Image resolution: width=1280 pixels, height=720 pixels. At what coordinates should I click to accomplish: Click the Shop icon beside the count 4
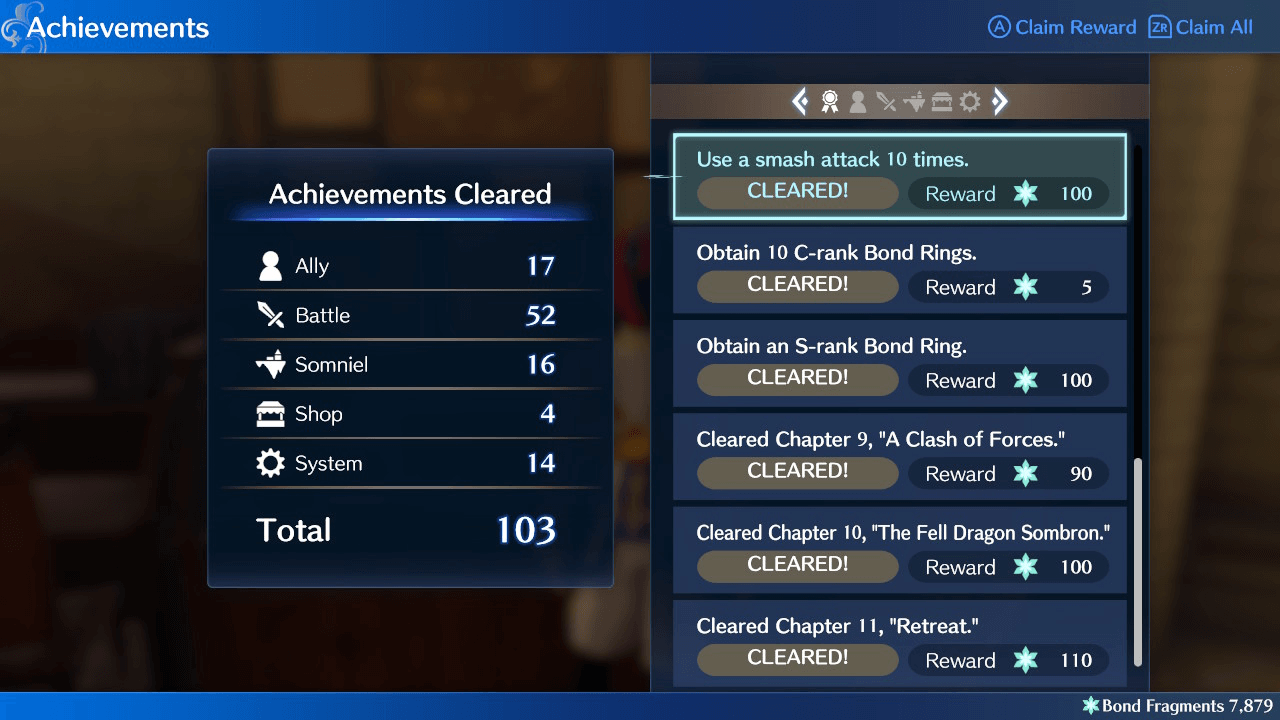(x=270, y=413)
